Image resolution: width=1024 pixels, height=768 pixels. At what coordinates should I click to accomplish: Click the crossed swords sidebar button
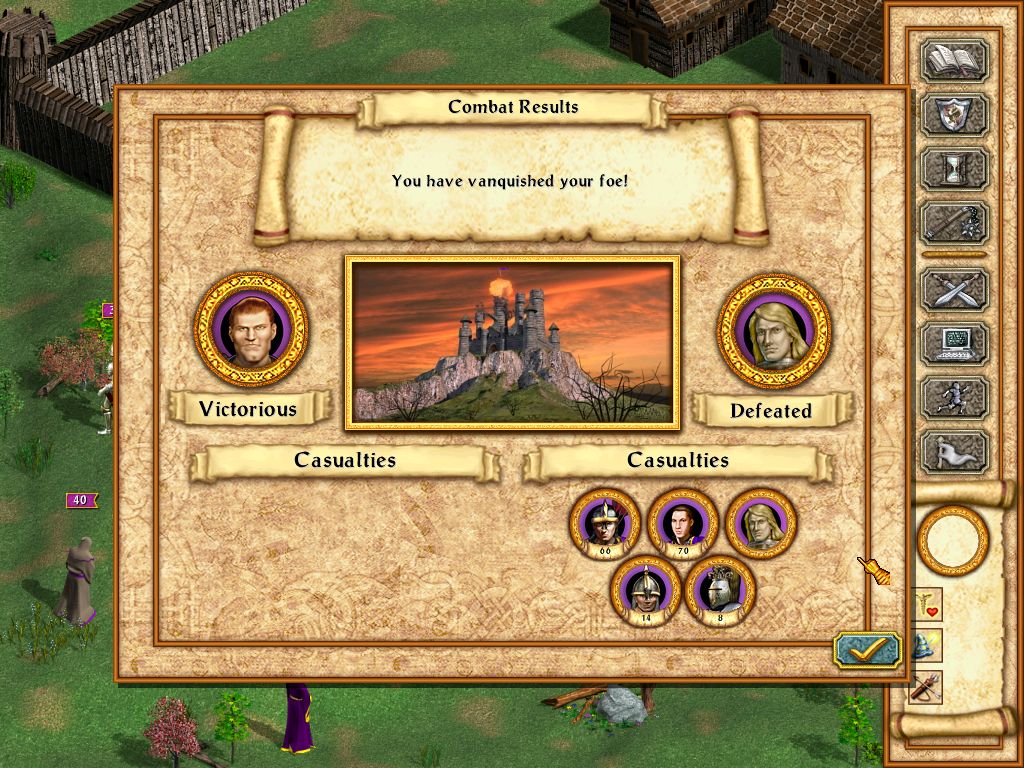point(954,290)
